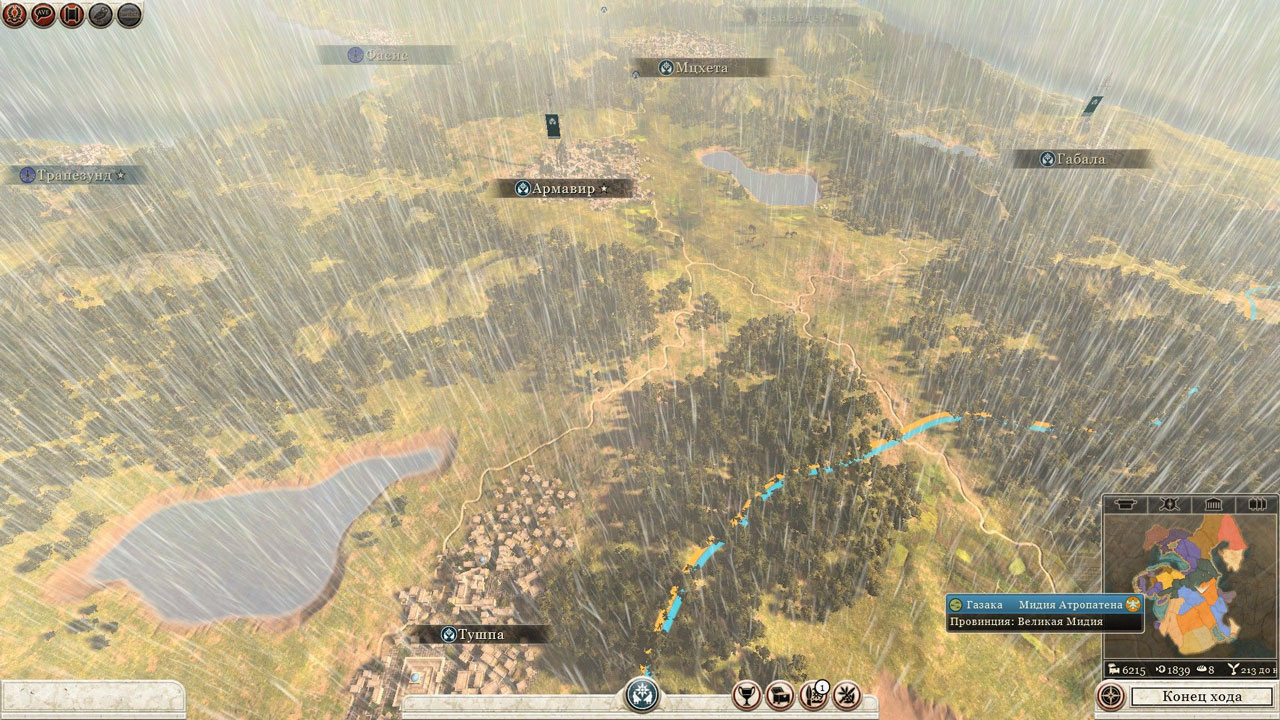Open the treasure chest finance button
The image size is (1280, 720).
(x=779, y=694)
